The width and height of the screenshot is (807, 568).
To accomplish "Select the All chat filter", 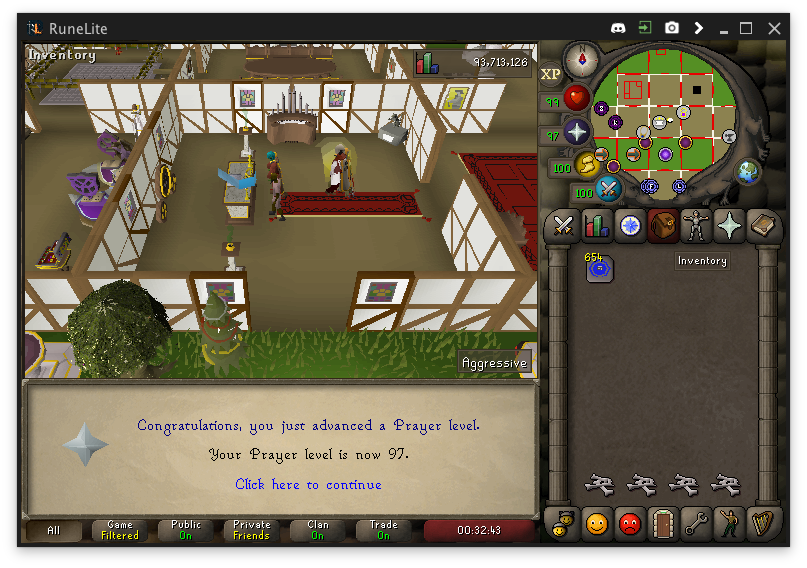I will (54, 530).
